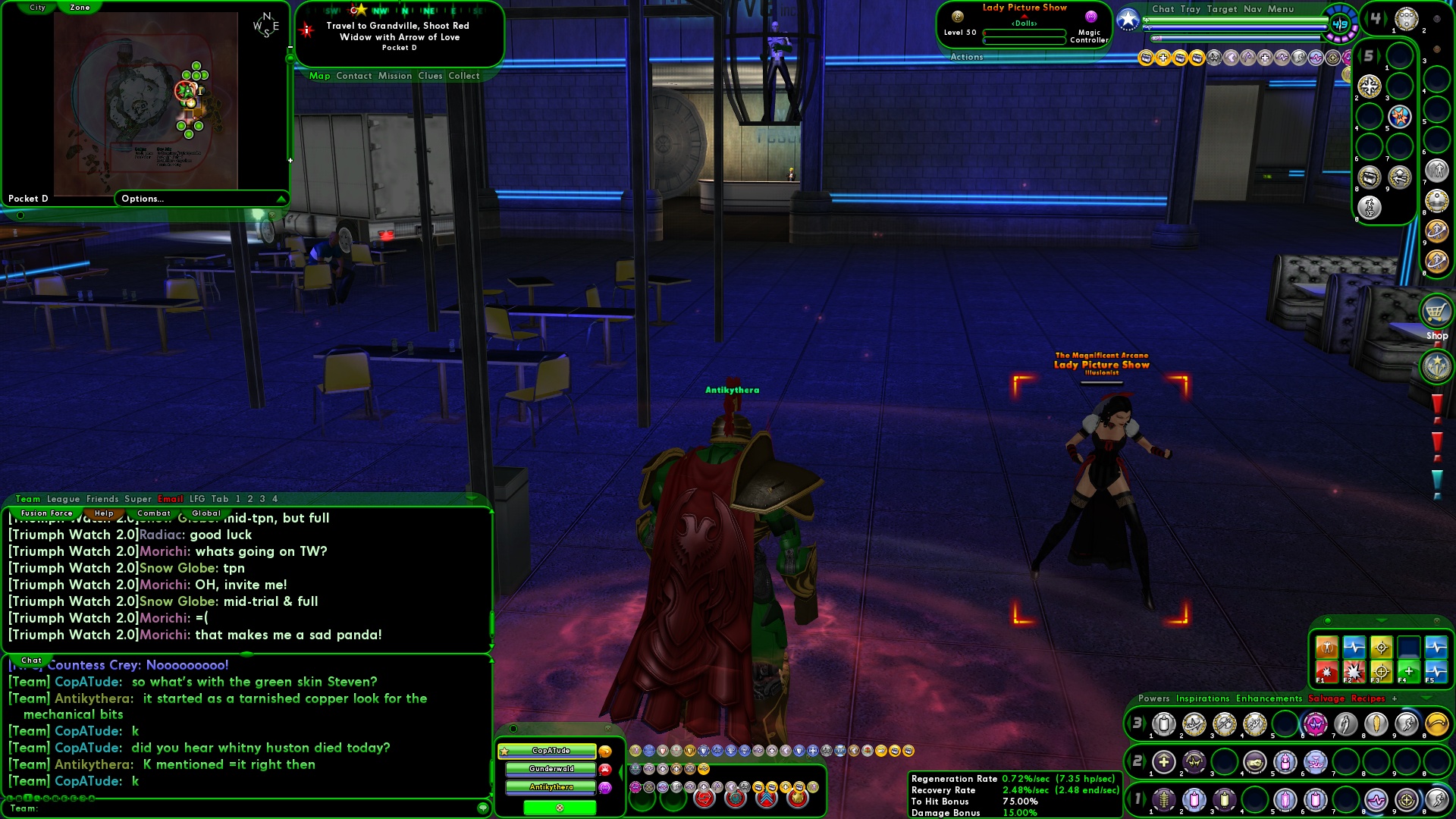The width and height of the screenshot is (1456, 819).
Task: Click the Options... button on the minimap
Action: 142,198
